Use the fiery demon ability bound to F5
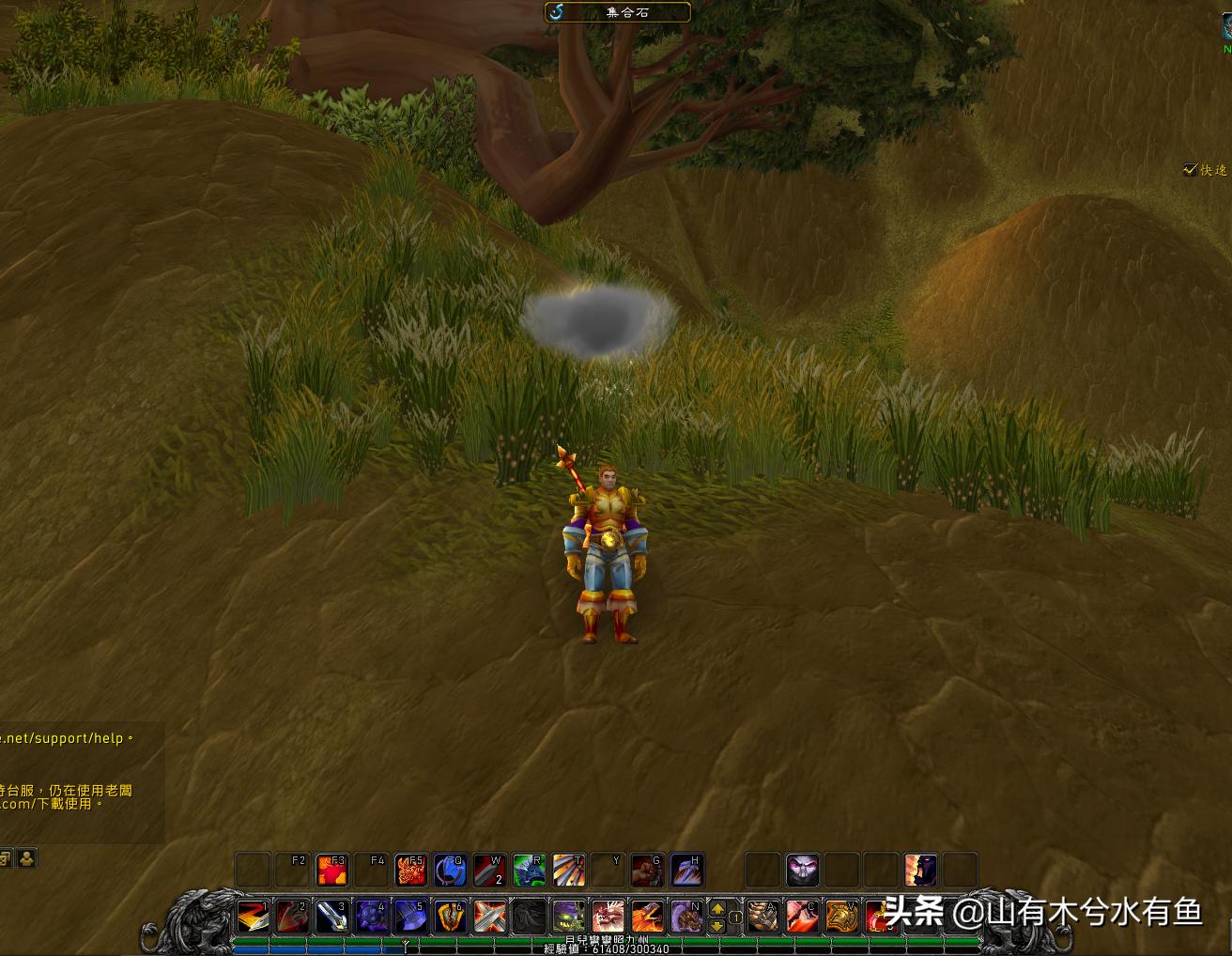This screenshot has width=1232, height=956. click(410, 871)
